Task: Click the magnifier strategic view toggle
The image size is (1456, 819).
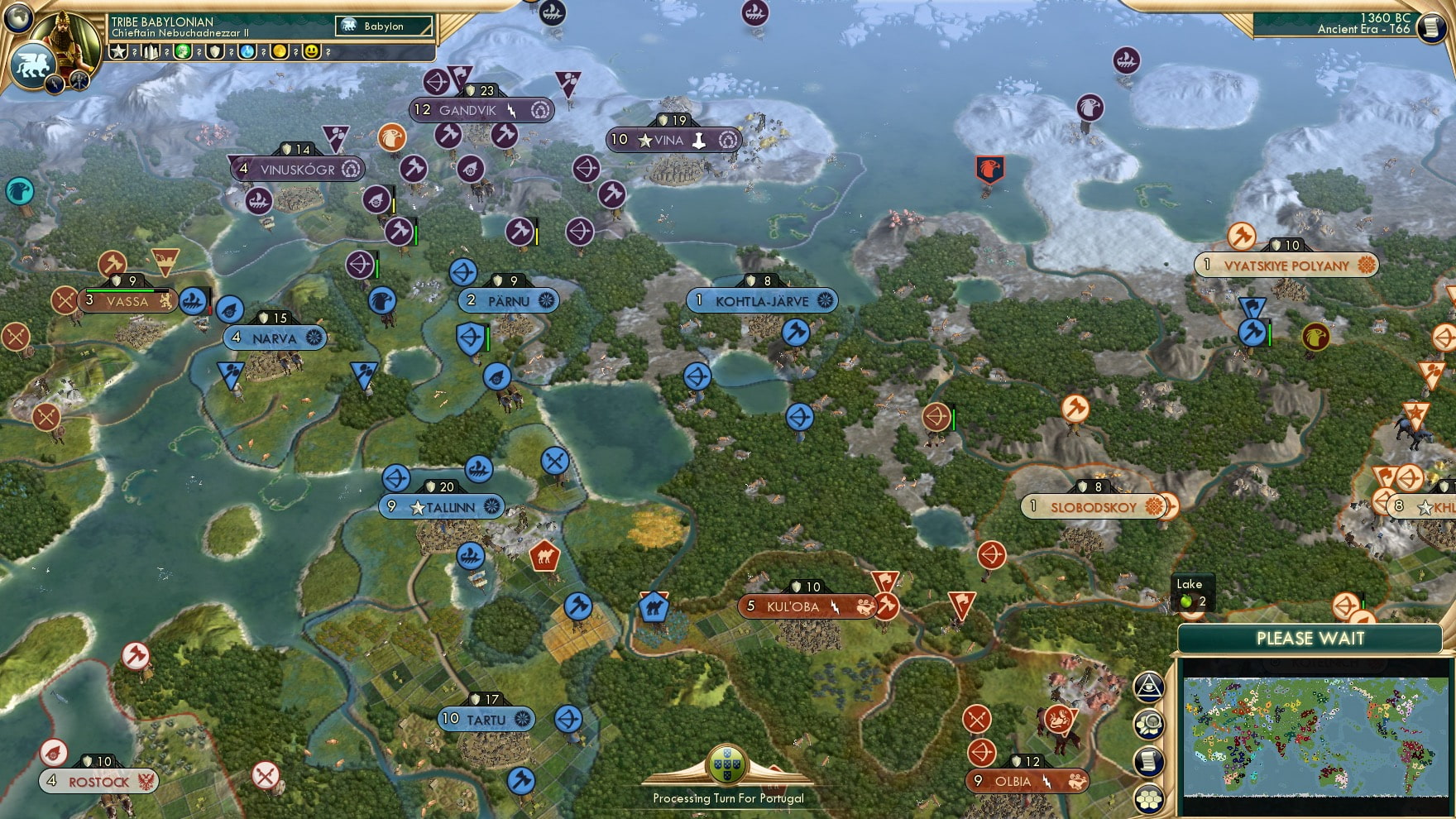Action: 1148,722
